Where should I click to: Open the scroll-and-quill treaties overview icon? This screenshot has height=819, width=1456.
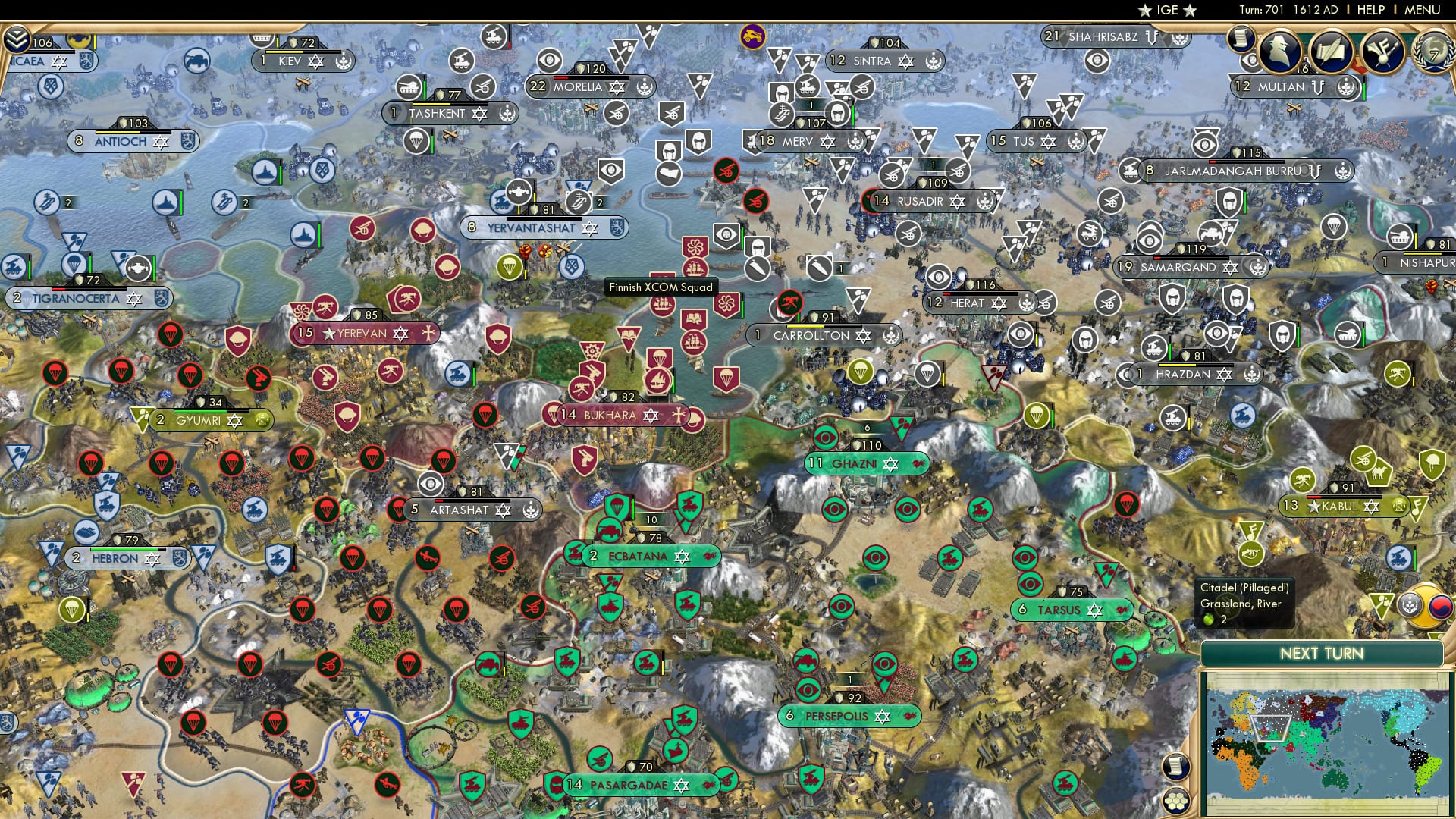[x=1332, y=53]
